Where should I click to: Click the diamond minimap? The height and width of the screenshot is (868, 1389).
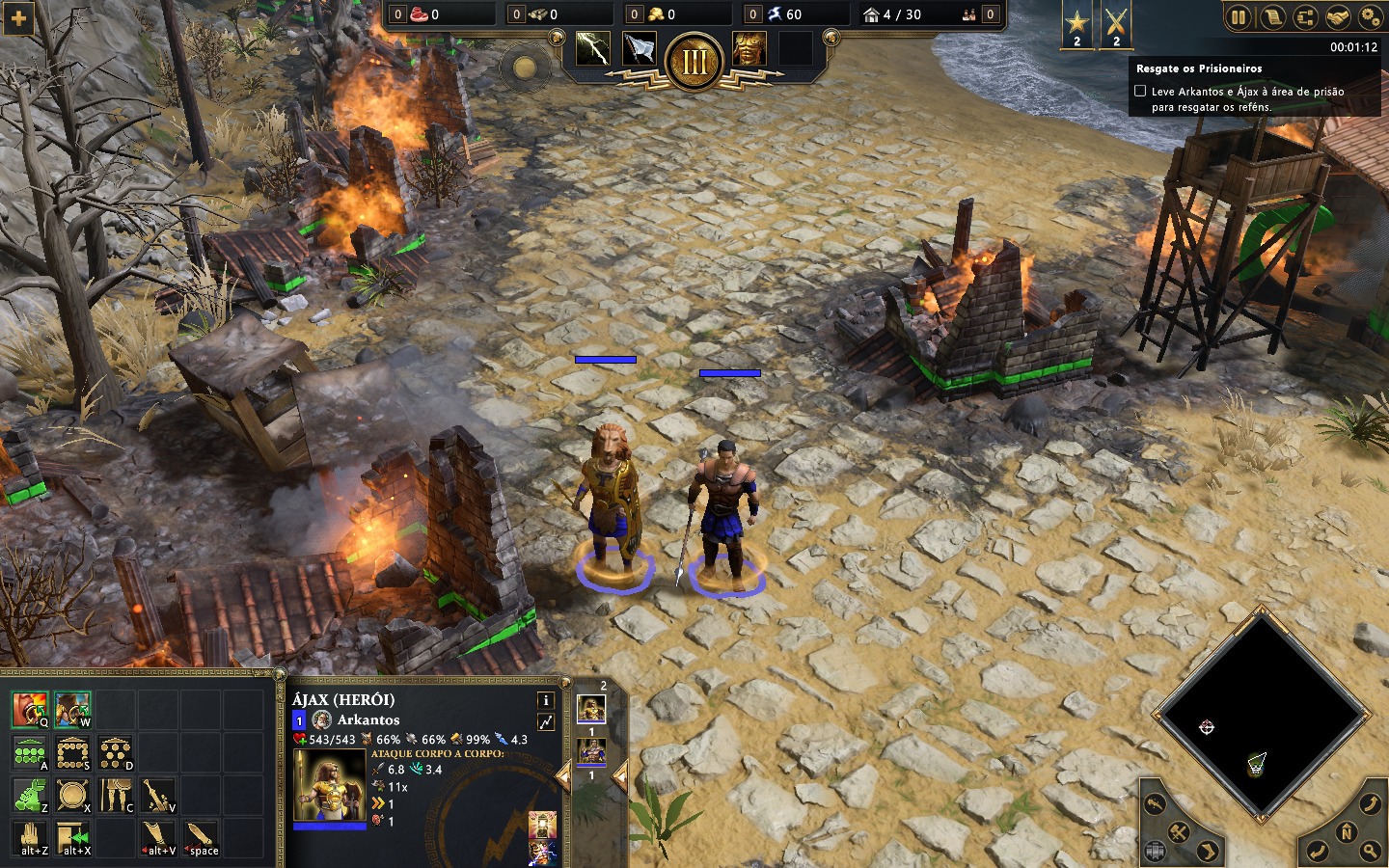[1262, 714]
